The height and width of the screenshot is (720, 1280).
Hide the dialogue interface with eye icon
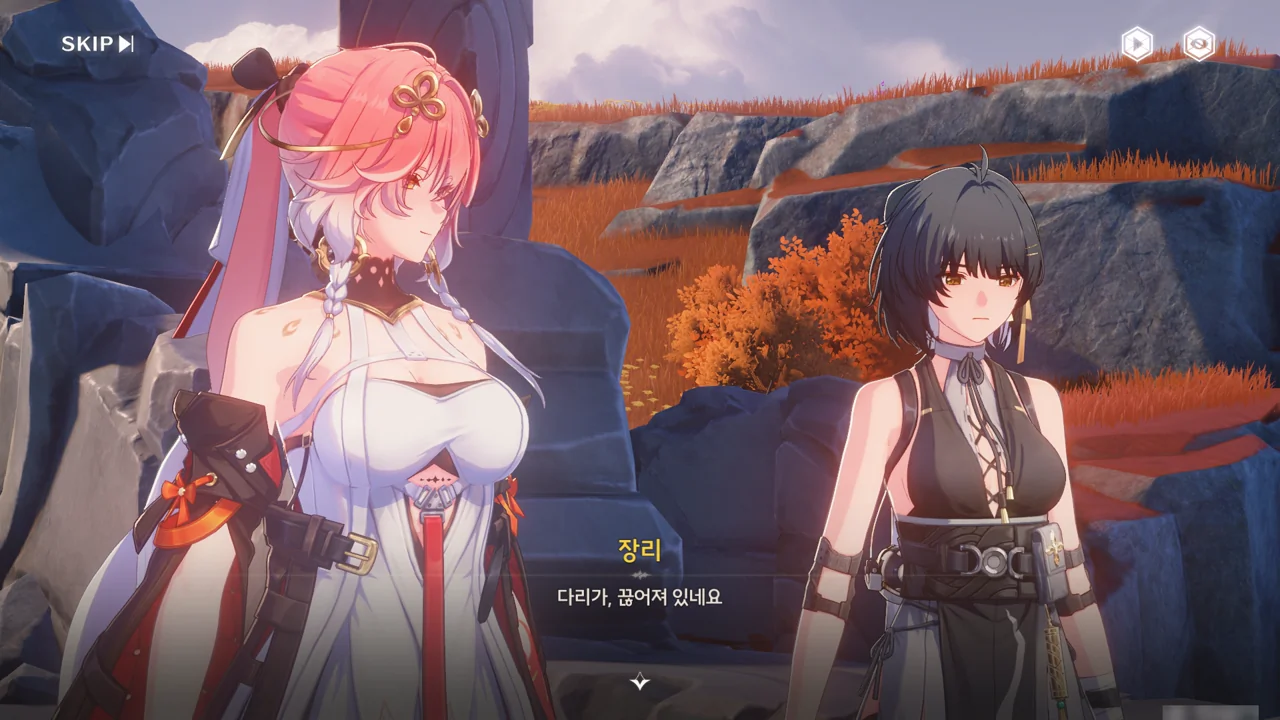pyautogui.click(x=1198, y=44)
